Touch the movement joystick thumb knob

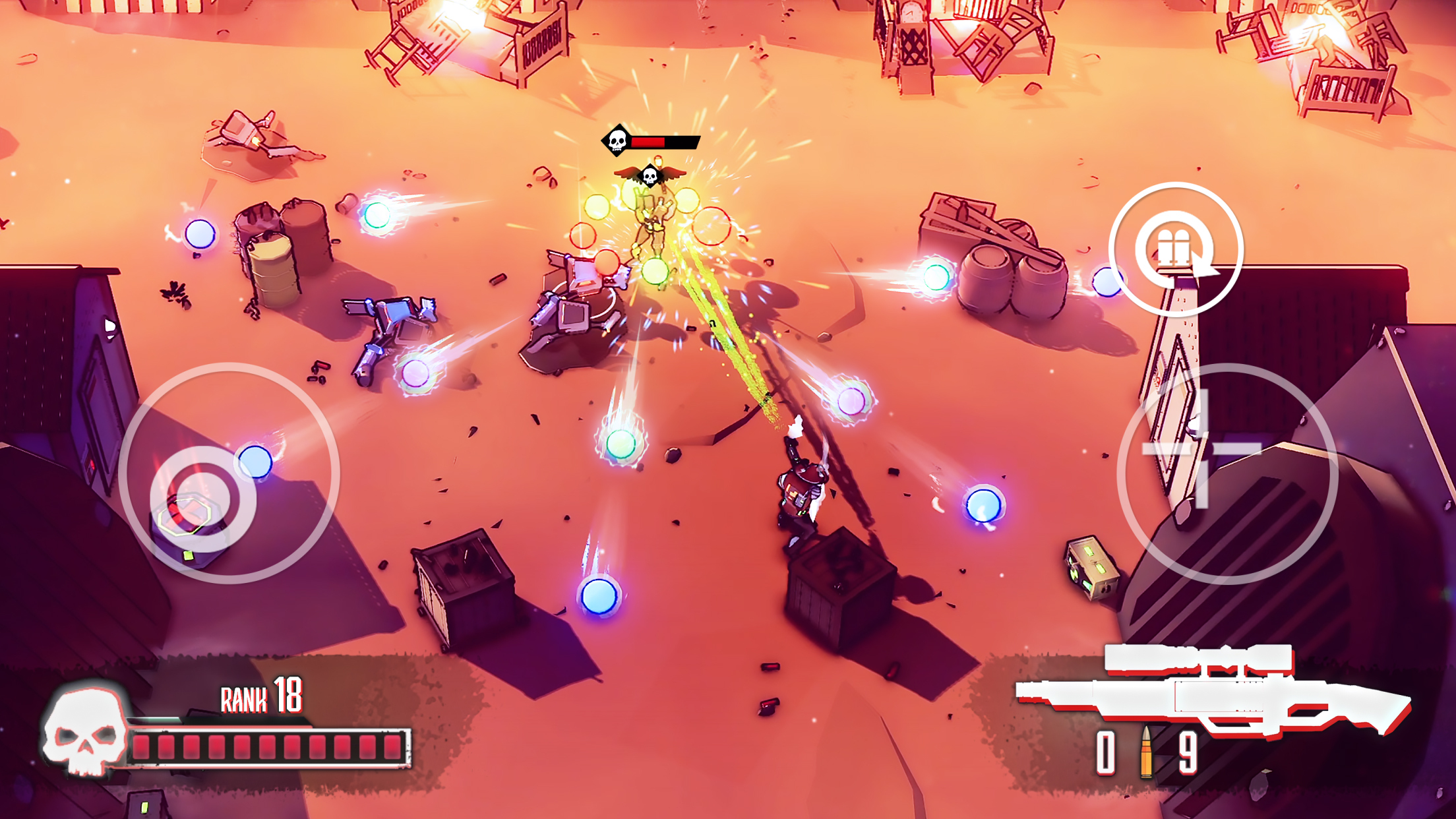(x=203, y=499)
